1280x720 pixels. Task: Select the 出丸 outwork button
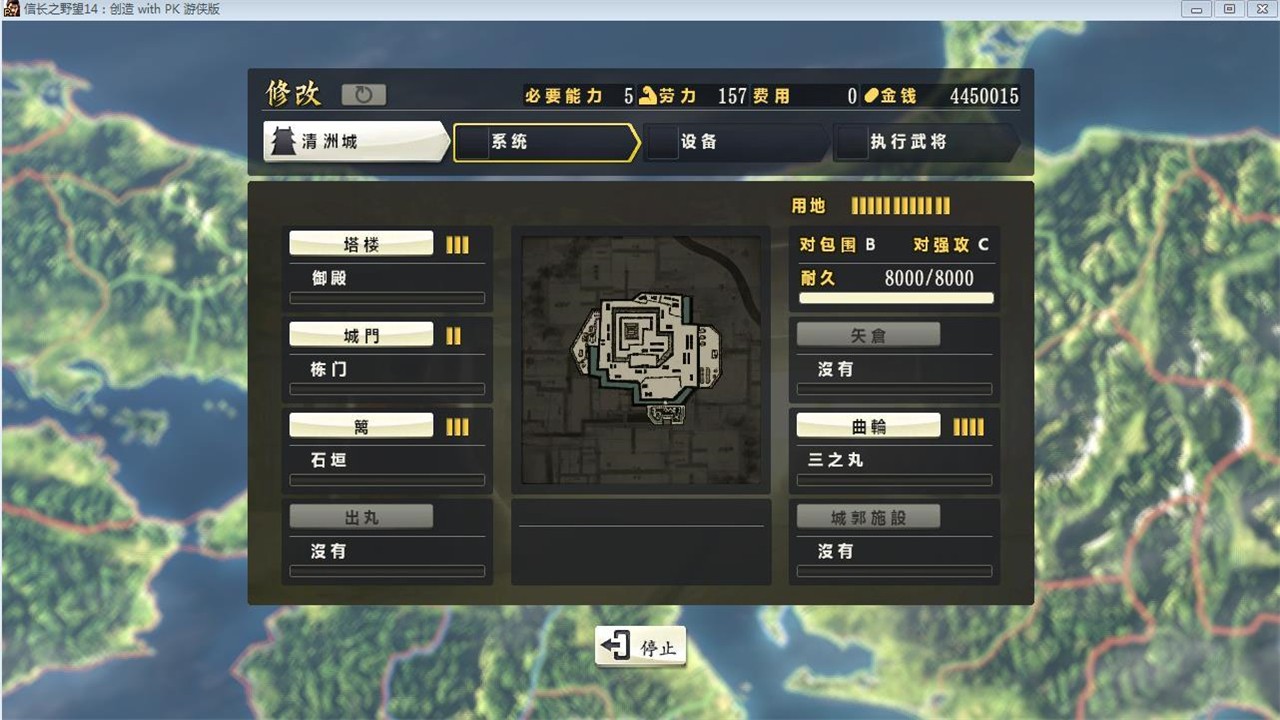[x=361, y=517]
